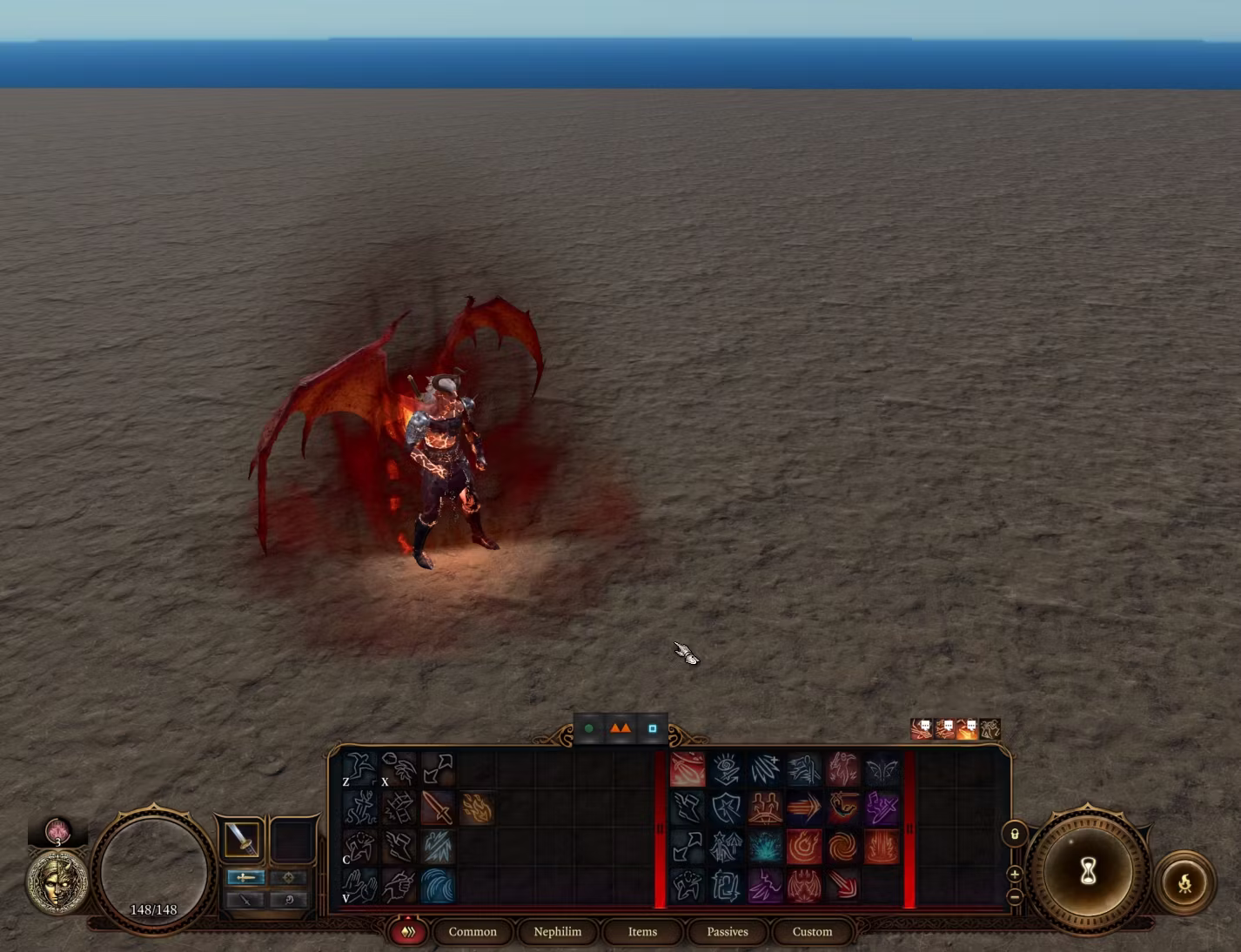1241x952 pixels.
Task: Remove a hotbar row with minus button
Action: (1015, 895)
